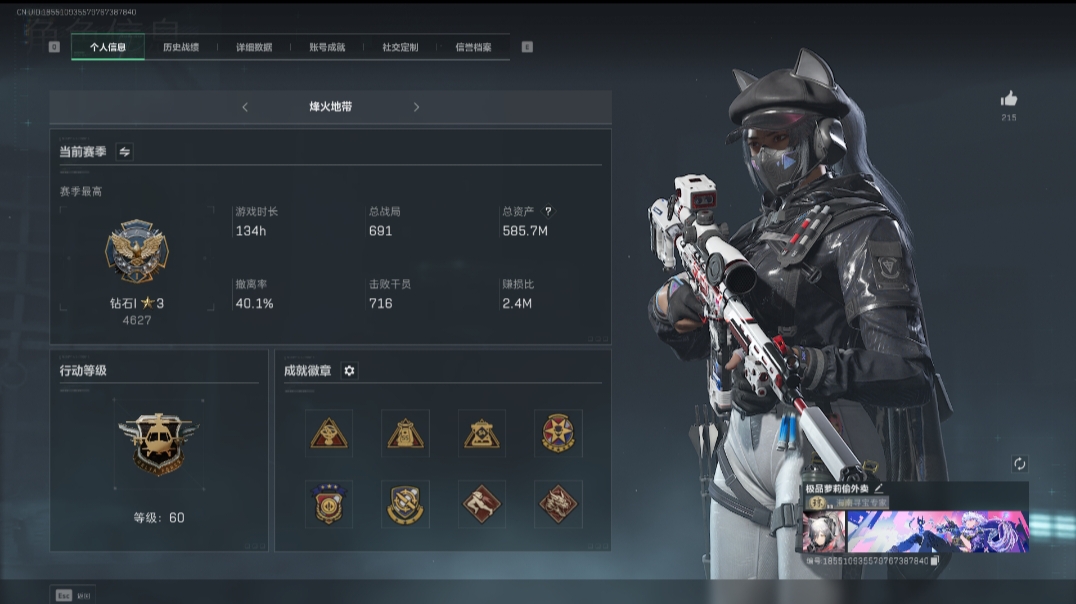Select the dragon head achievement badge
Screen dimensions: 1076x604
[x=558, y=503]
